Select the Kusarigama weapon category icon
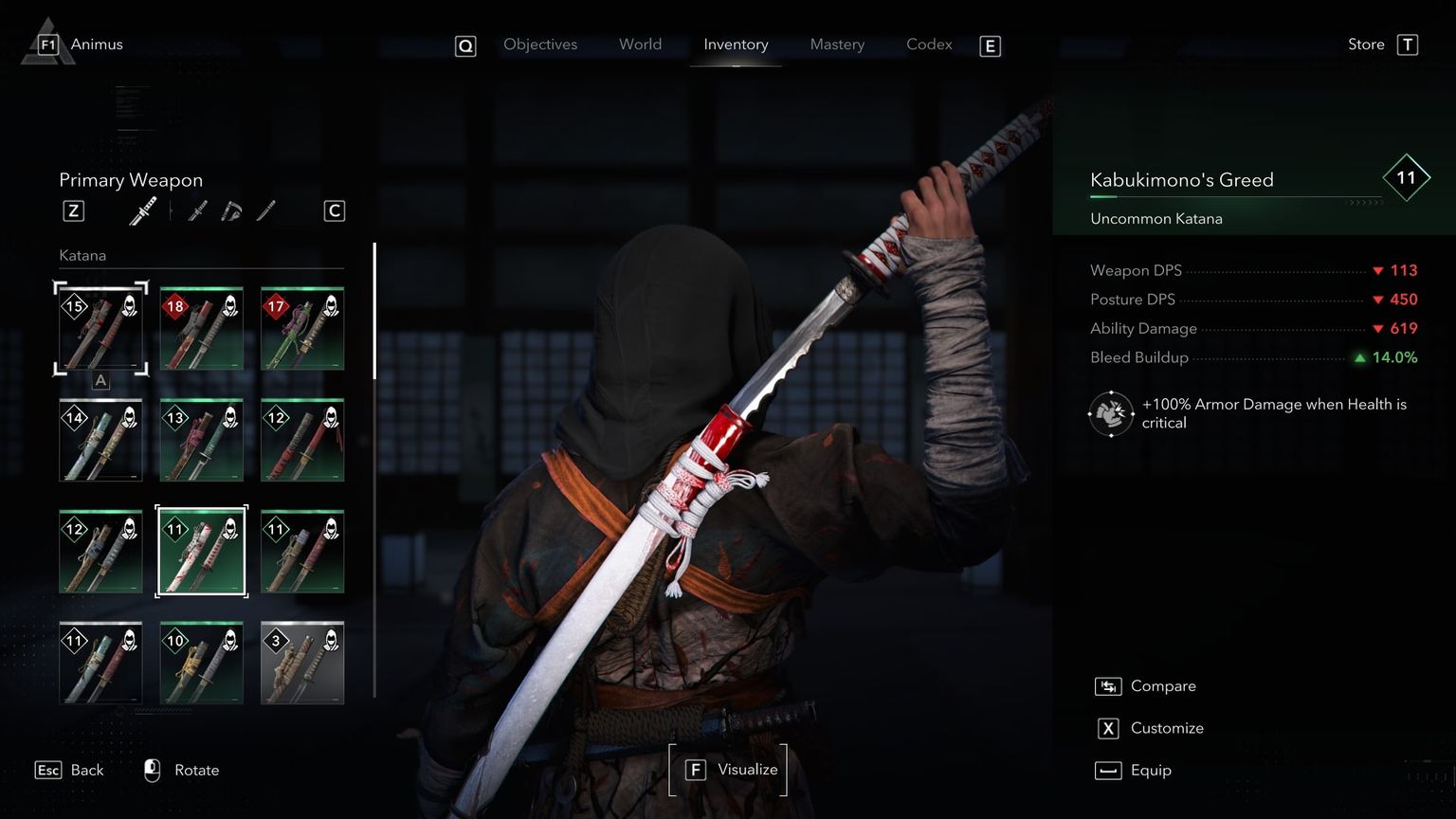This screenshot has height=819, width=1456. tap(230, 210)
